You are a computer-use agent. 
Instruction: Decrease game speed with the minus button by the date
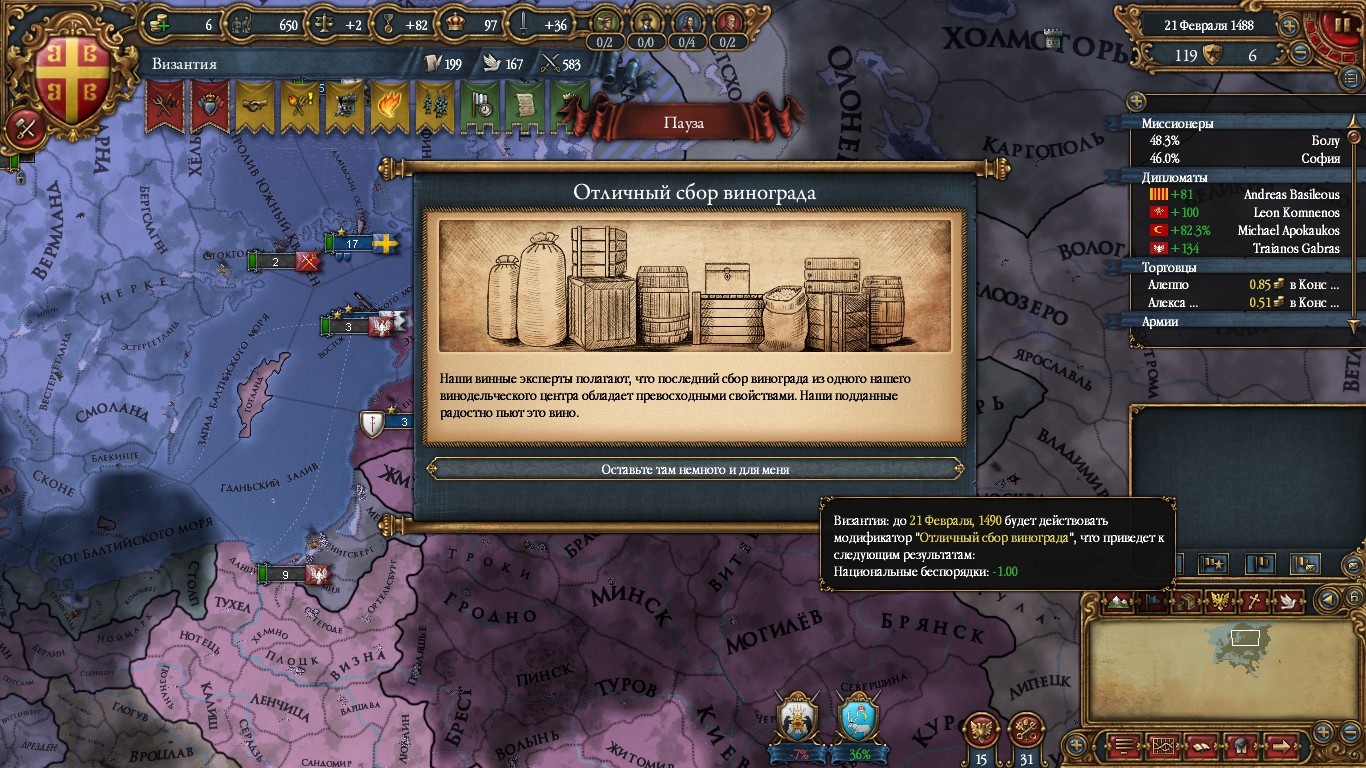click(1301, 55)
